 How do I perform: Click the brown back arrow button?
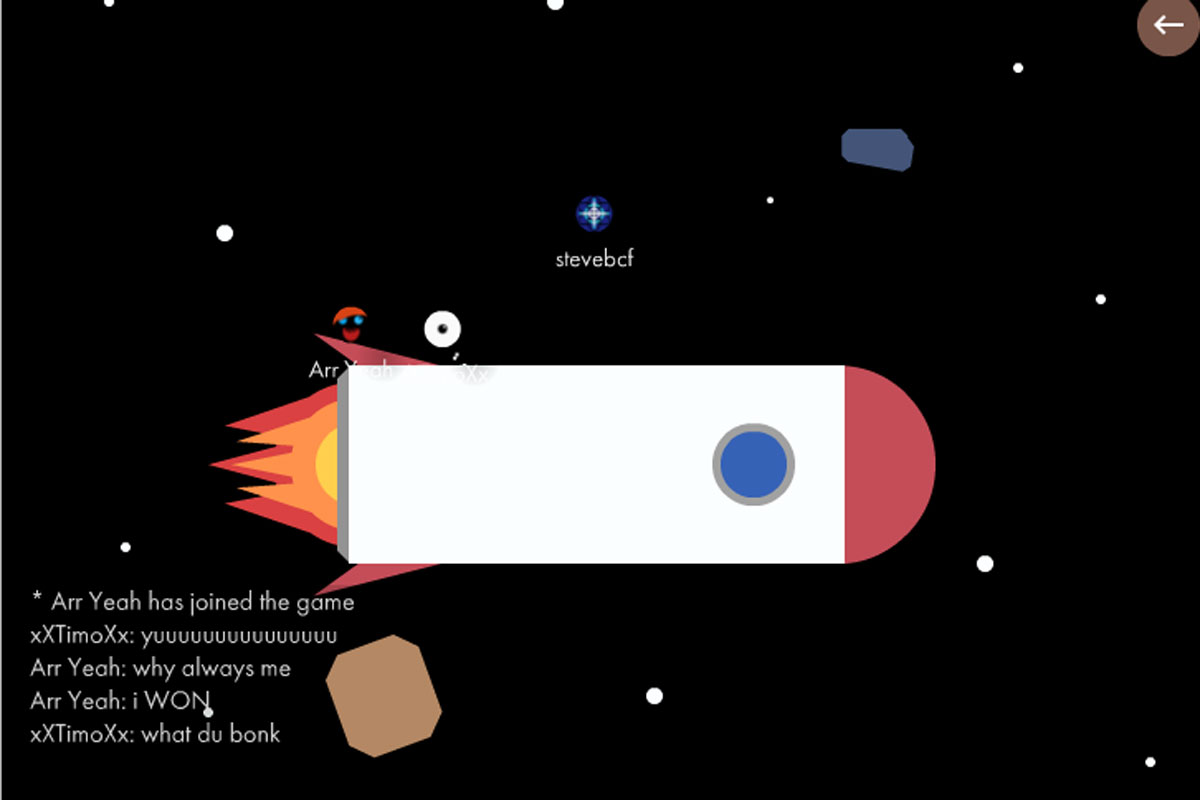tap(1168, 25)
